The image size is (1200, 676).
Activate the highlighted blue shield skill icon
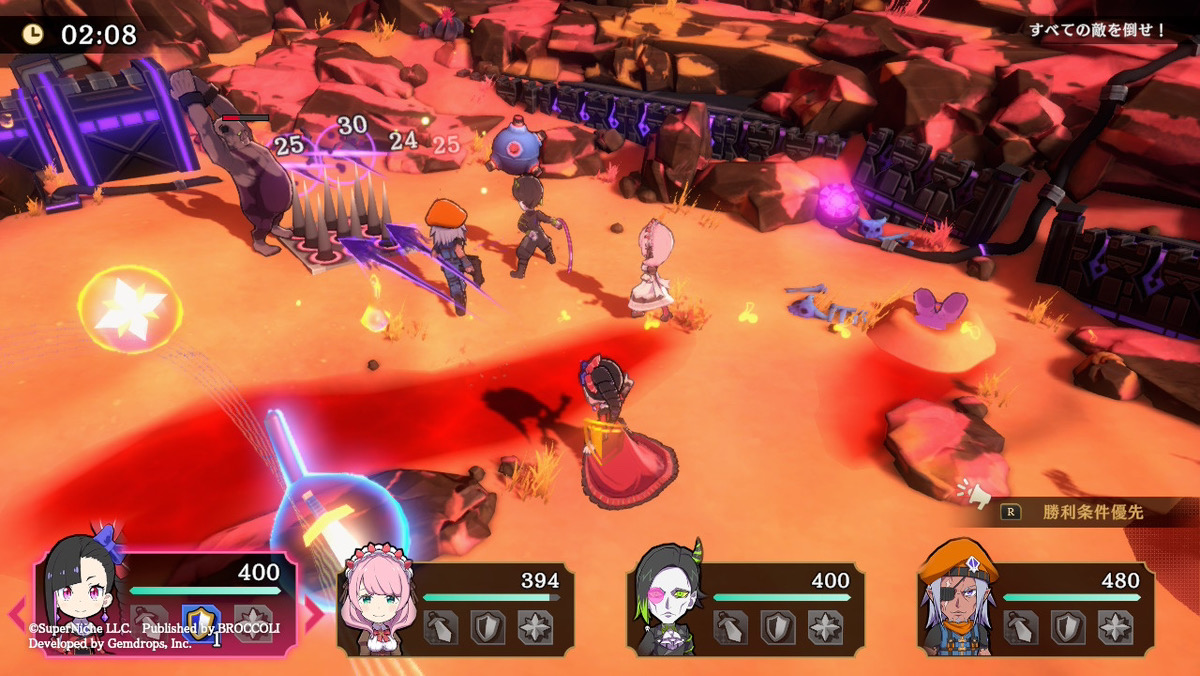[201, 623]
